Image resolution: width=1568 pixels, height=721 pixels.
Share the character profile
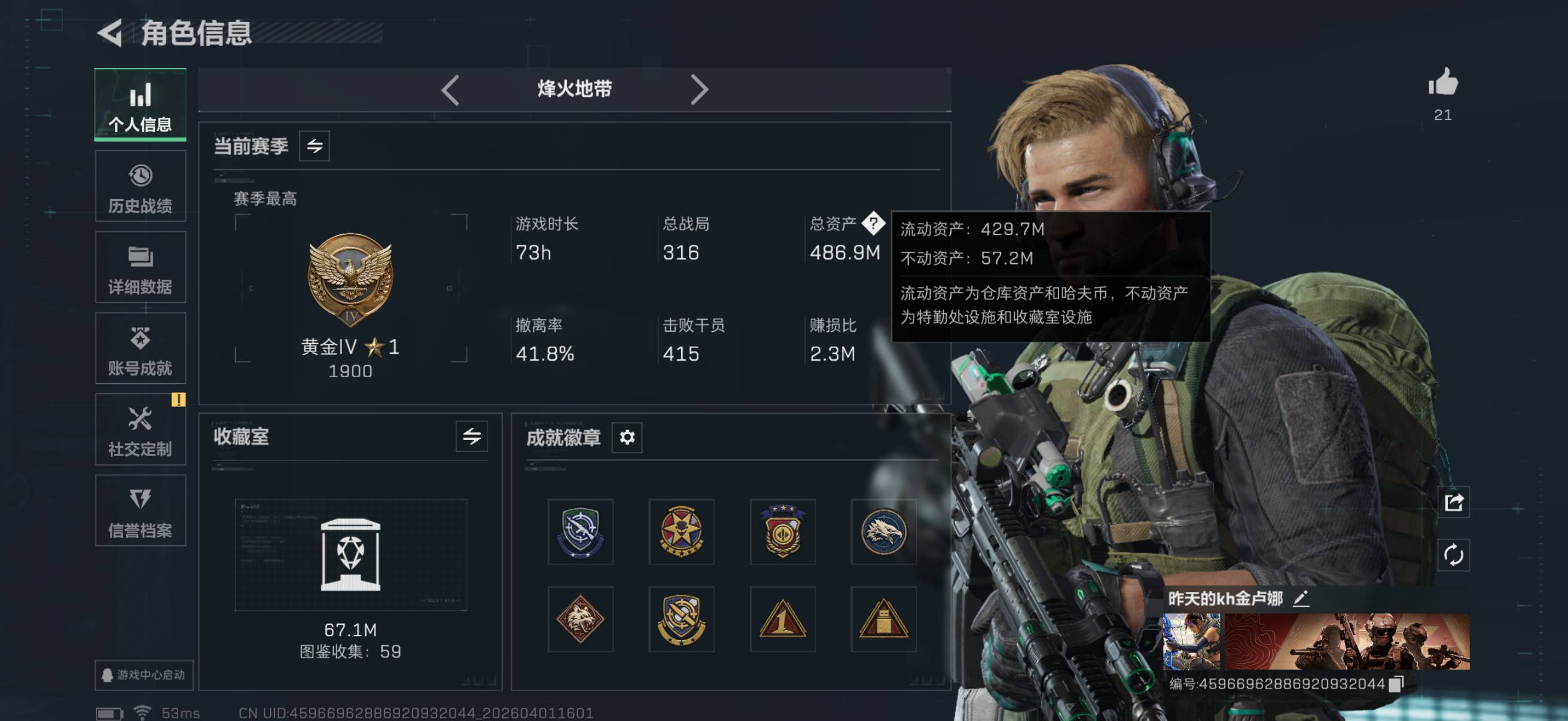tap(1454, 502)
